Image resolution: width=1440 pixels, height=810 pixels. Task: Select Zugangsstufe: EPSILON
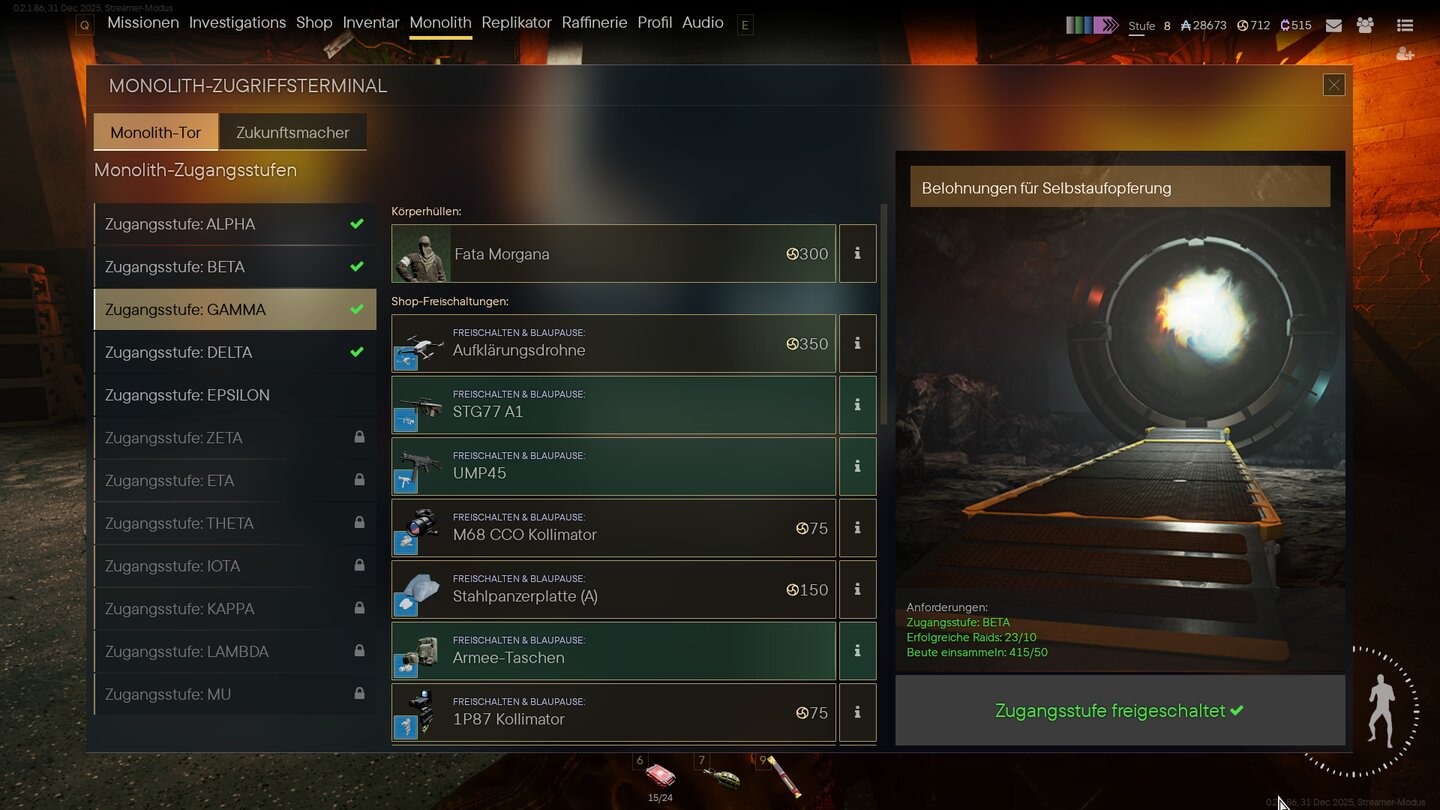(x=235, y=395)
